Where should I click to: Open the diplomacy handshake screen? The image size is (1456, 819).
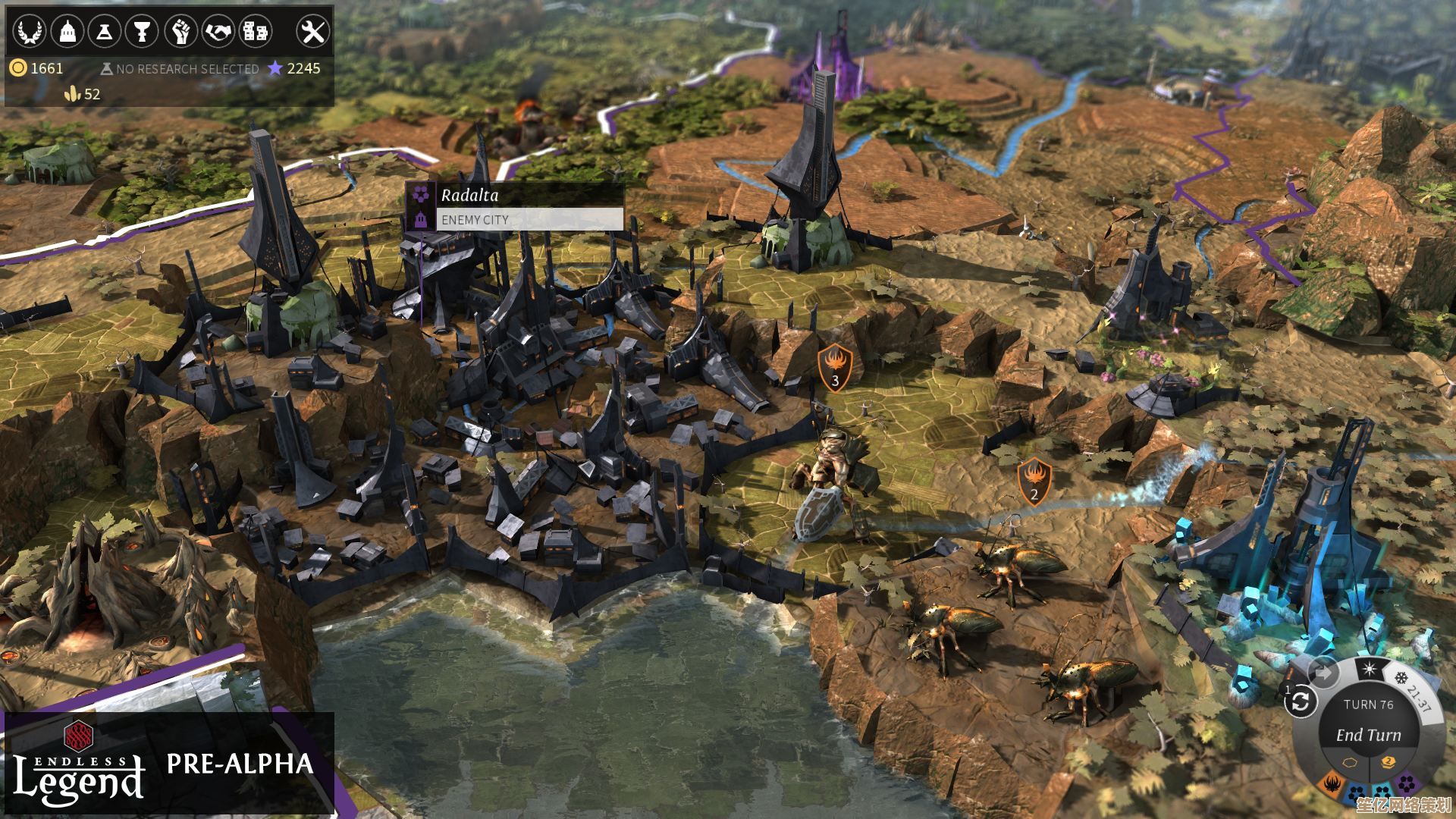coord(218,31)
